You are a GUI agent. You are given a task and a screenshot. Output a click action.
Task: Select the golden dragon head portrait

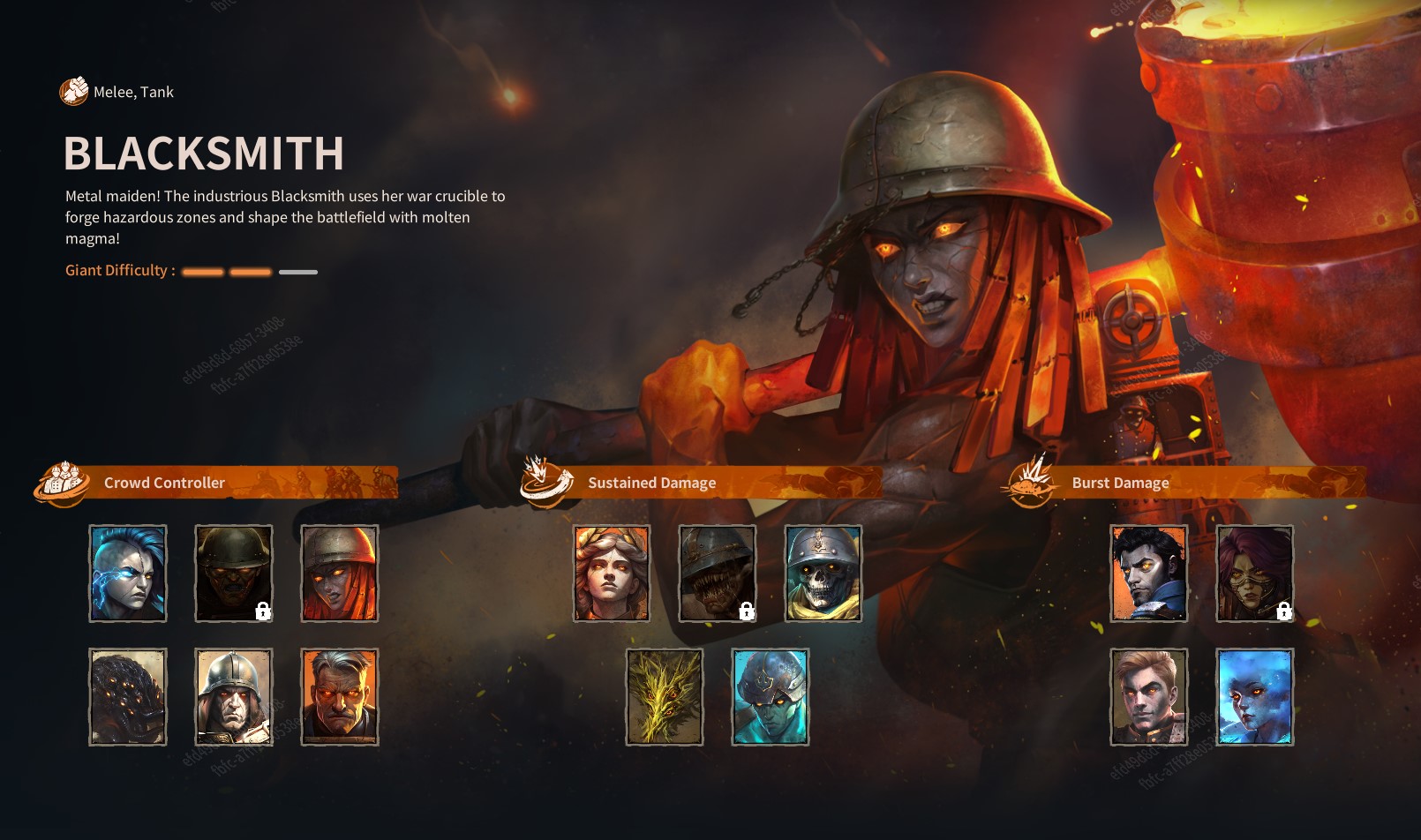coord(666,696)
